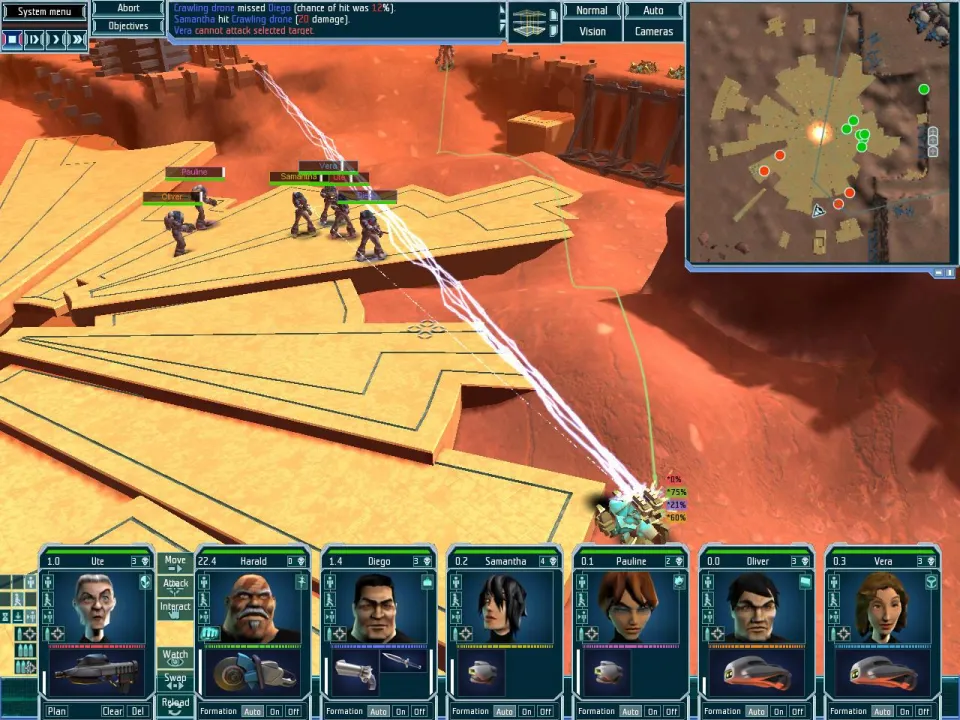Enable the Vision display mode
The image size is (960, 720).
click(x=591, y=32)
